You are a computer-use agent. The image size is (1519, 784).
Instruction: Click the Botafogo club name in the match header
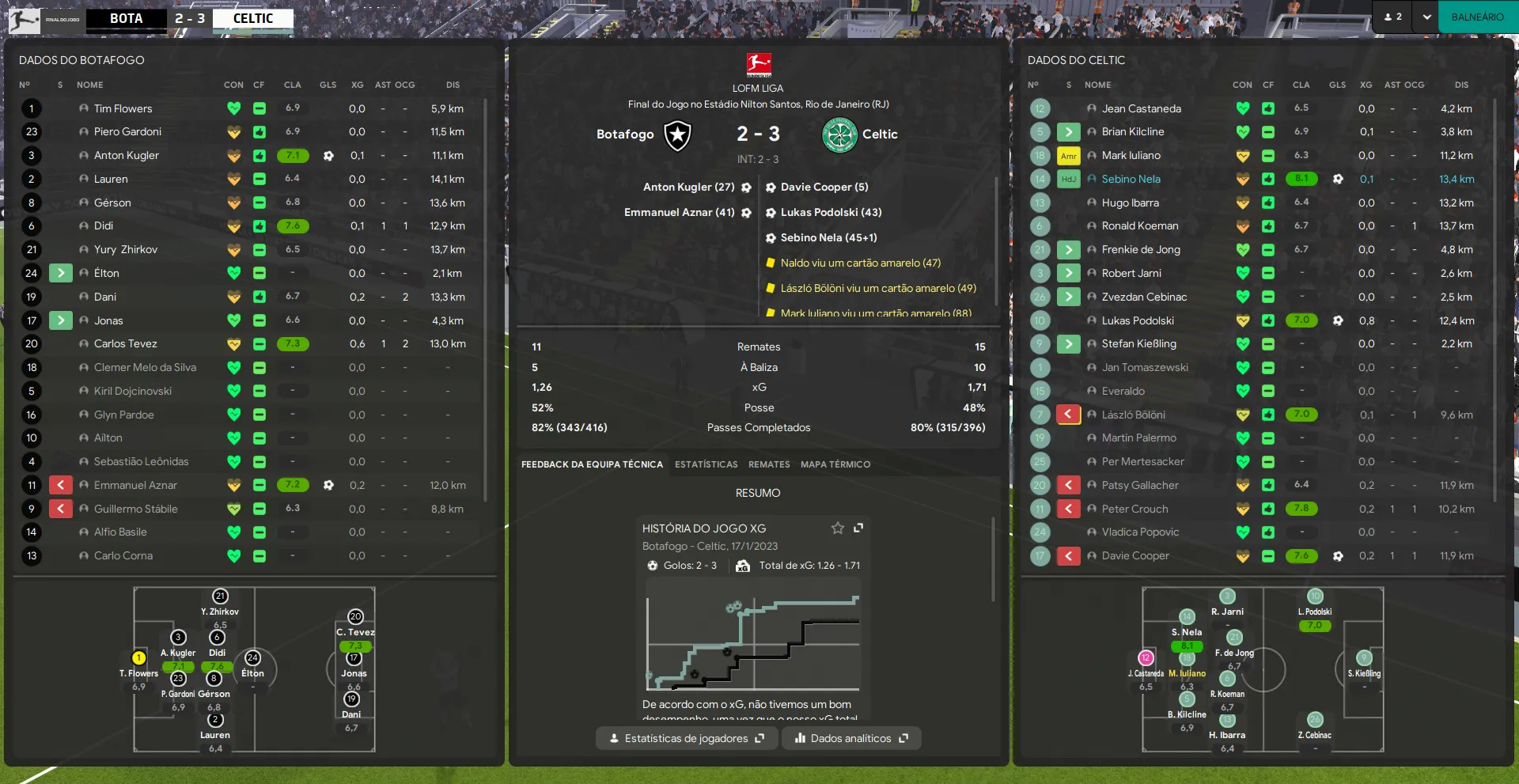pos(625,134)
